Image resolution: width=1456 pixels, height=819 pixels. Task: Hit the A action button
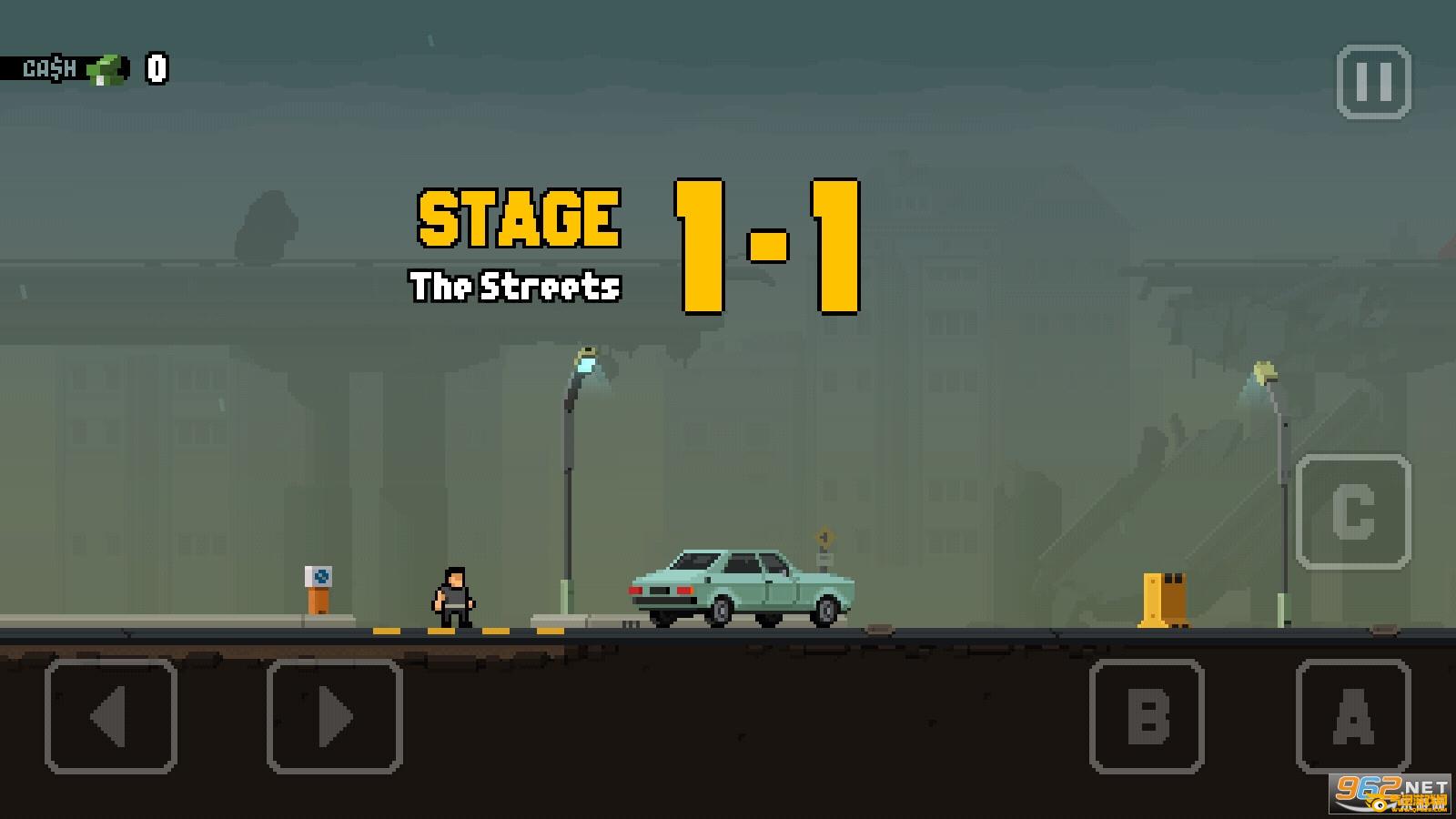coord(1353,716)
